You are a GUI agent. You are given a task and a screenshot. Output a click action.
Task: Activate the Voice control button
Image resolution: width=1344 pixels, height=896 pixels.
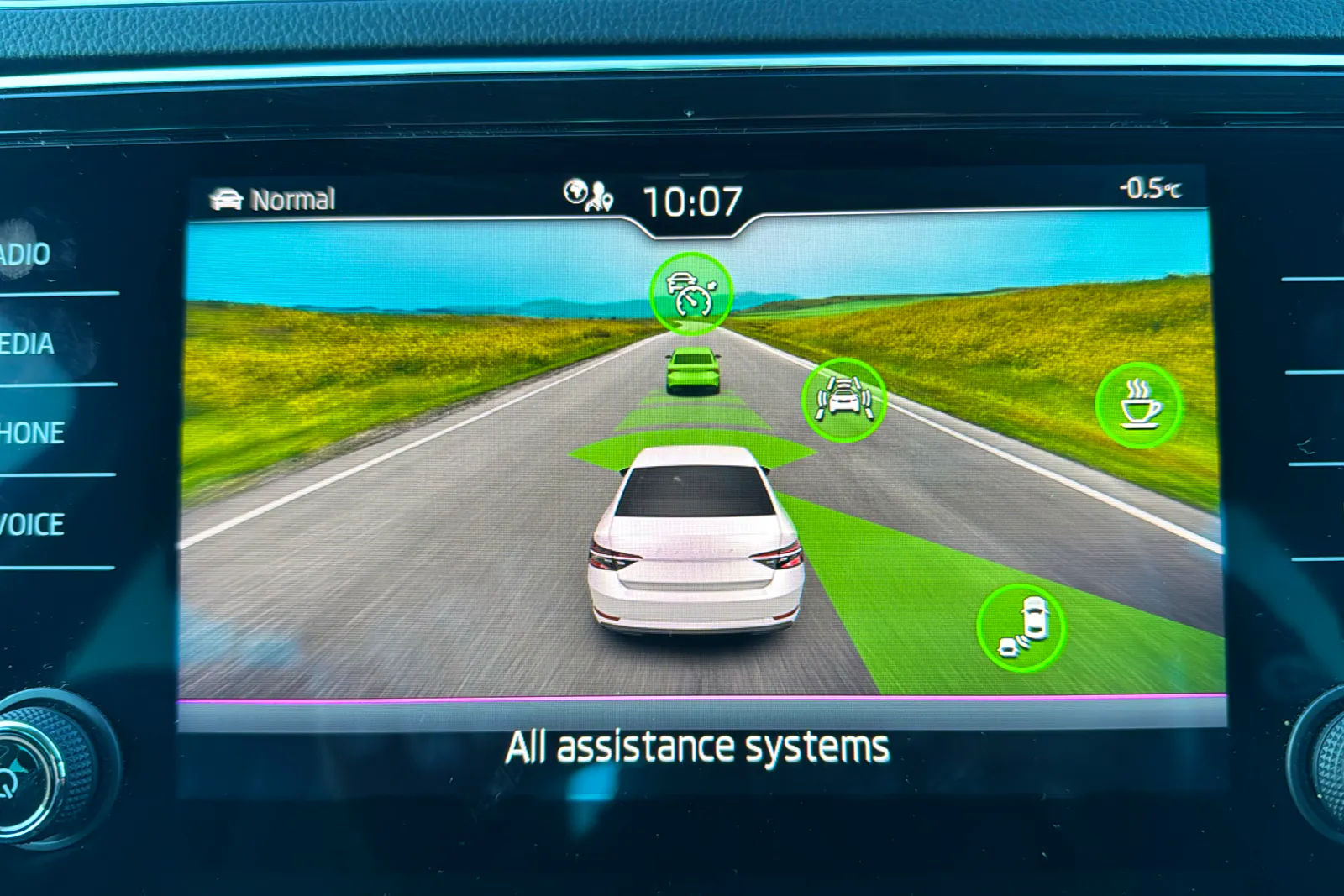point(32,525)
